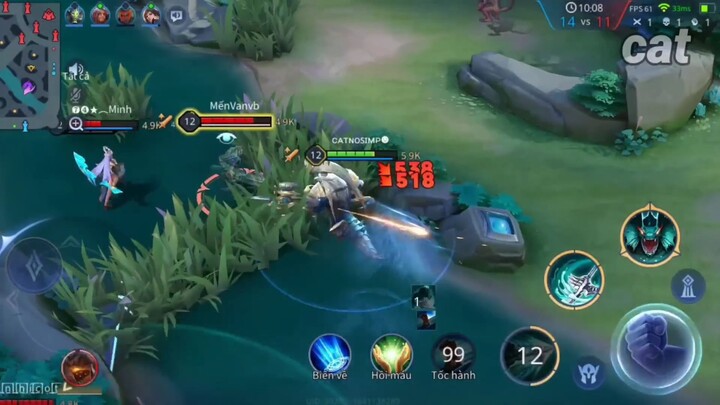Tap the red monster item icon
The image size is (720, 405).
tap(80, 367)
